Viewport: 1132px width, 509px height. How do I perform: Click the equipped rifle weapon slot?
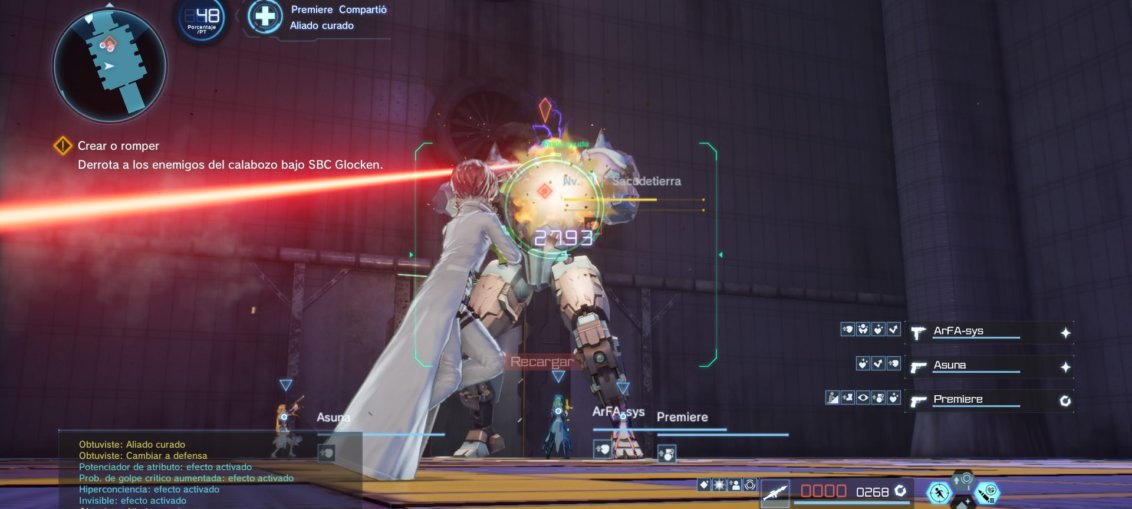pos(775,491)
